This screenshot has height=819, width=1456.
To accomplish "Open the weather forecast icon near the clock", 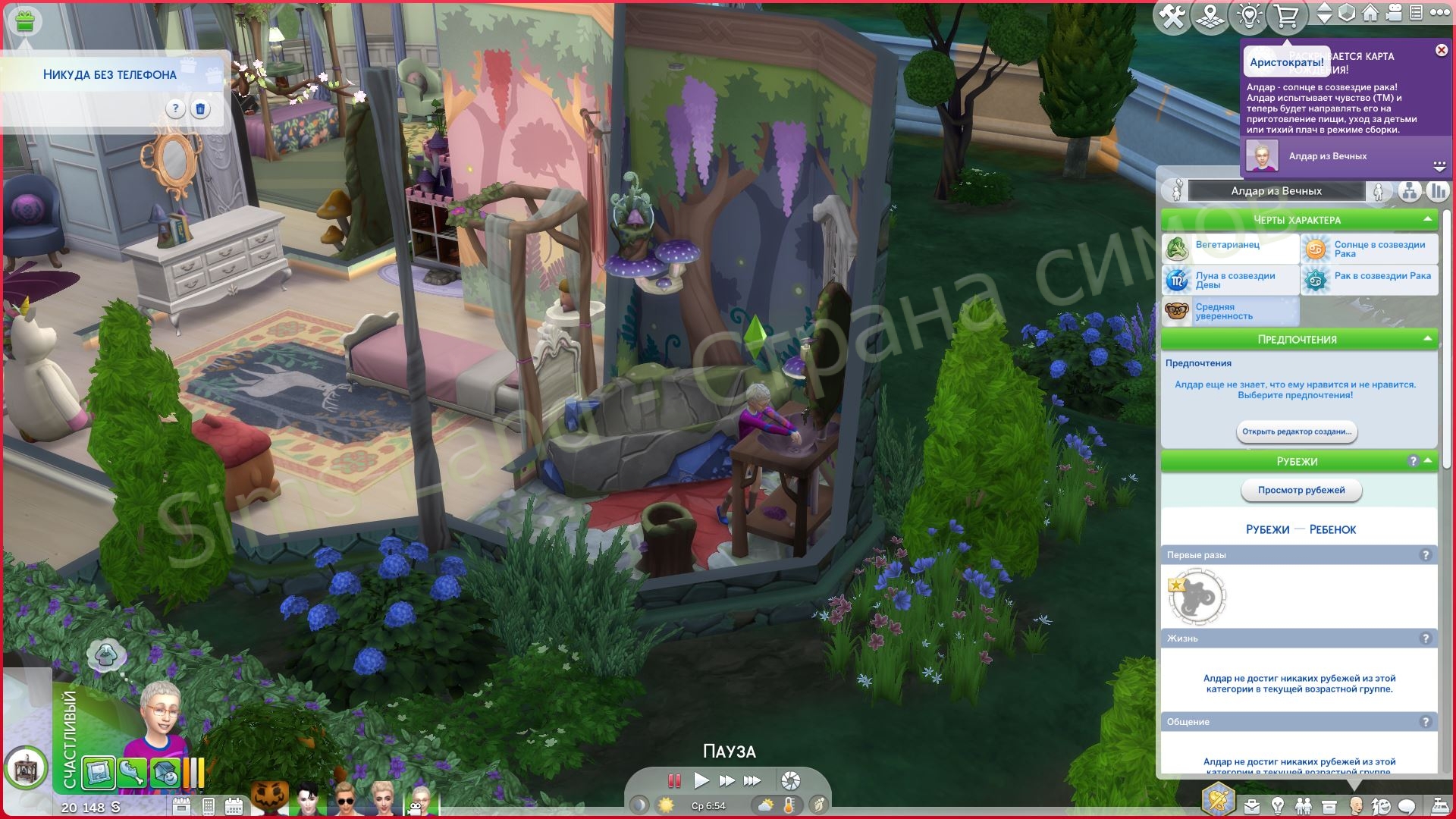I will pyautogui.click(x=766, y=805).
